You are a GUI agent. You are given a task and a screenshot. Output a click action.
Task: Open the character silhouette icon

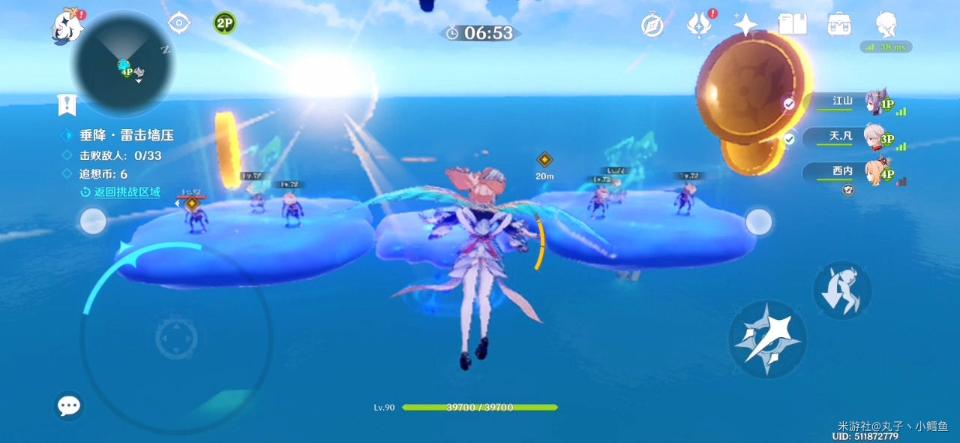point(886,24)
